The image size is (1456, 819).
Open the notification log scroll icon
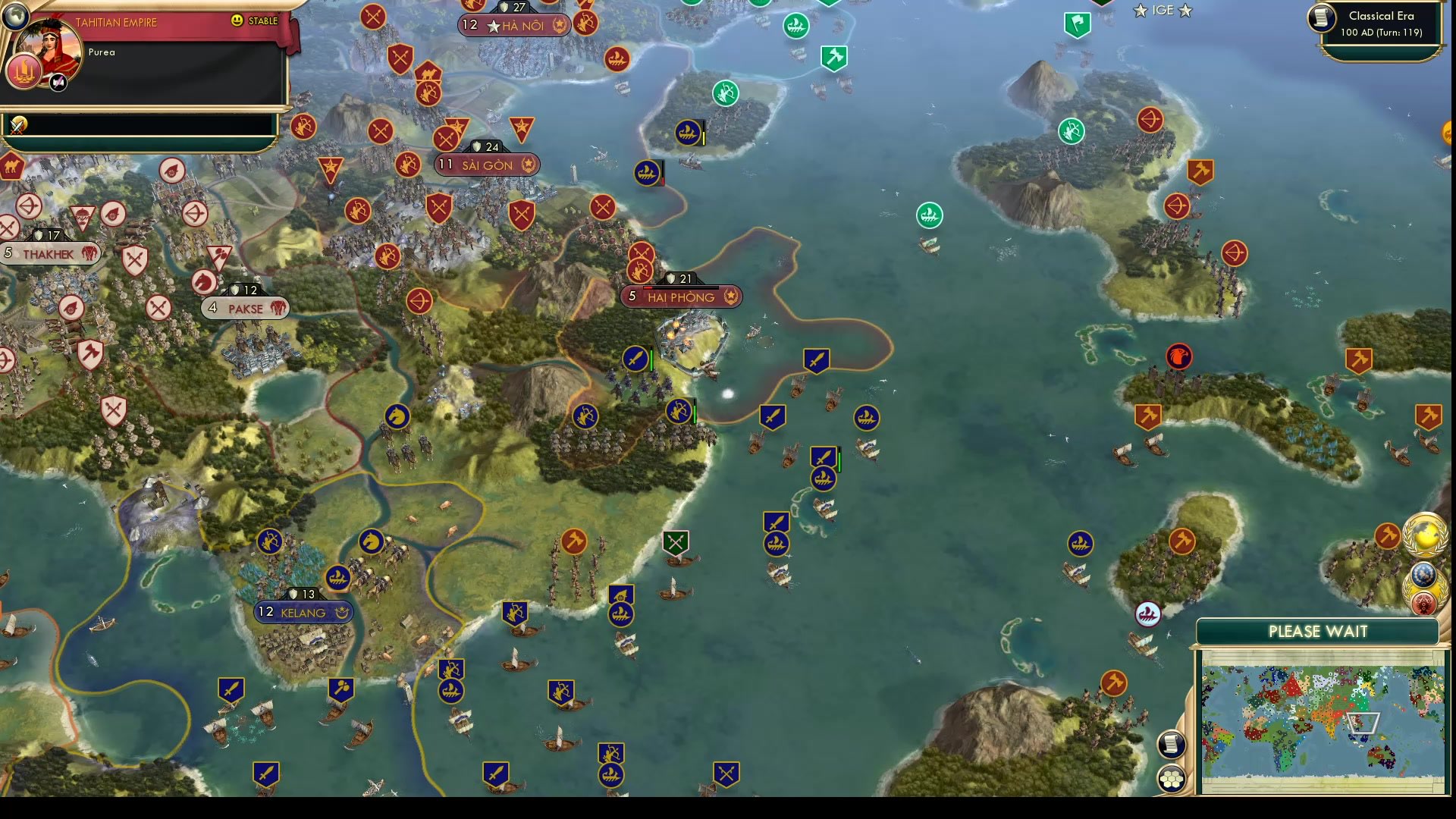point(1172,745)
